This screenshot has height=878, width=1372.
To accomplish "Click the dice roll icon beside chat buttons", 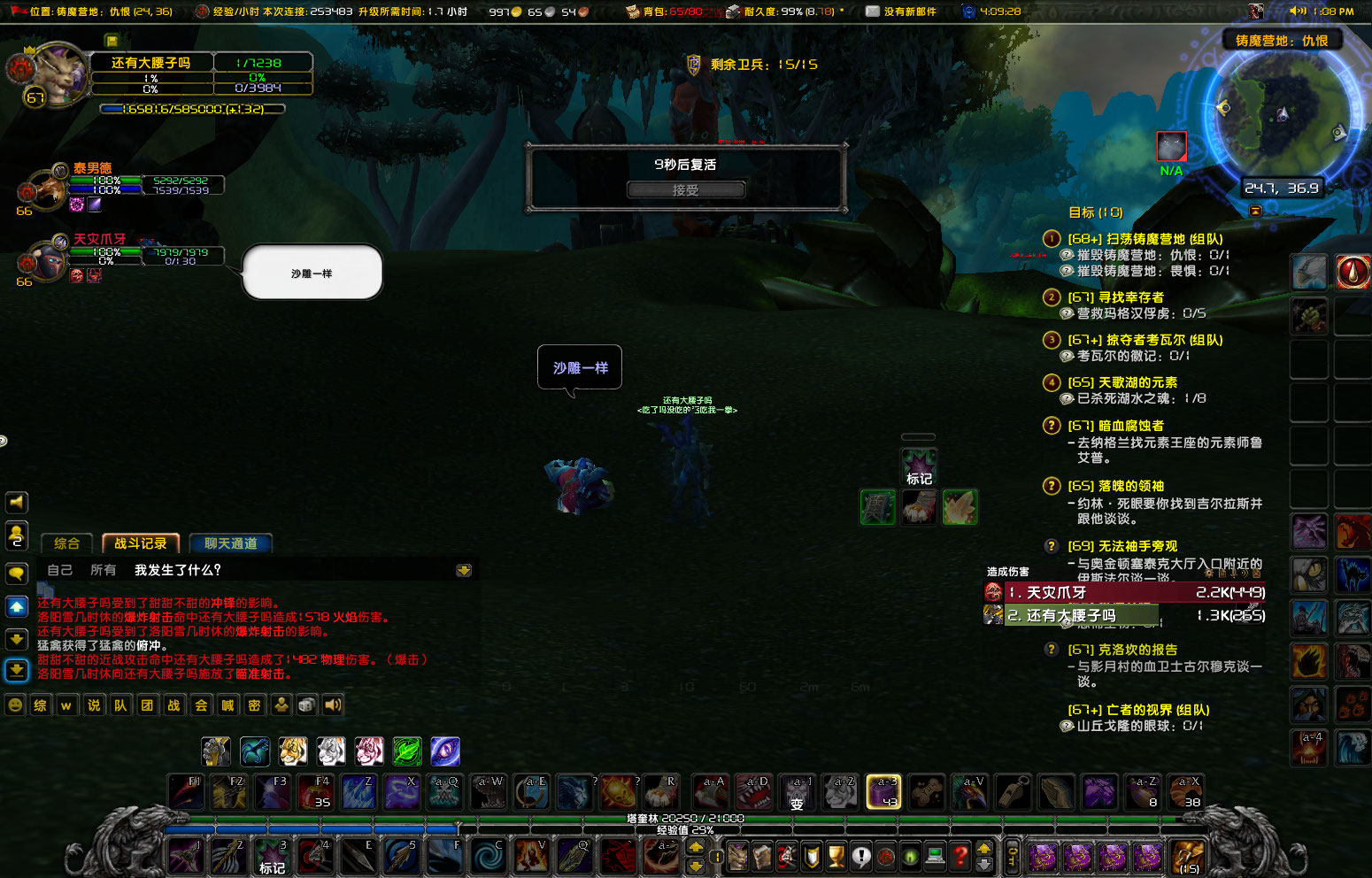I will tap(305, 705).
